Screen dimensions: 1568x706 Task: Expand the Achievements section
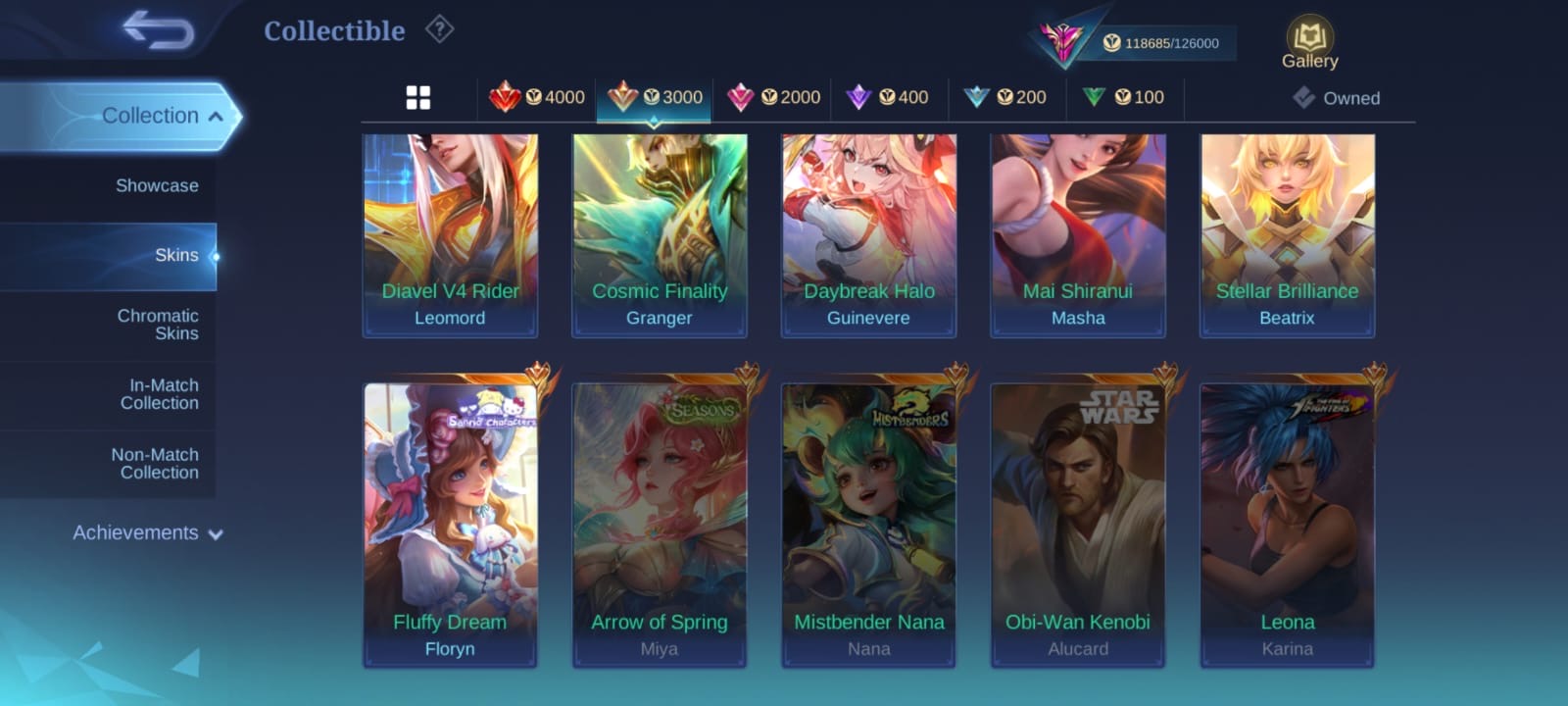click(147, 533)
